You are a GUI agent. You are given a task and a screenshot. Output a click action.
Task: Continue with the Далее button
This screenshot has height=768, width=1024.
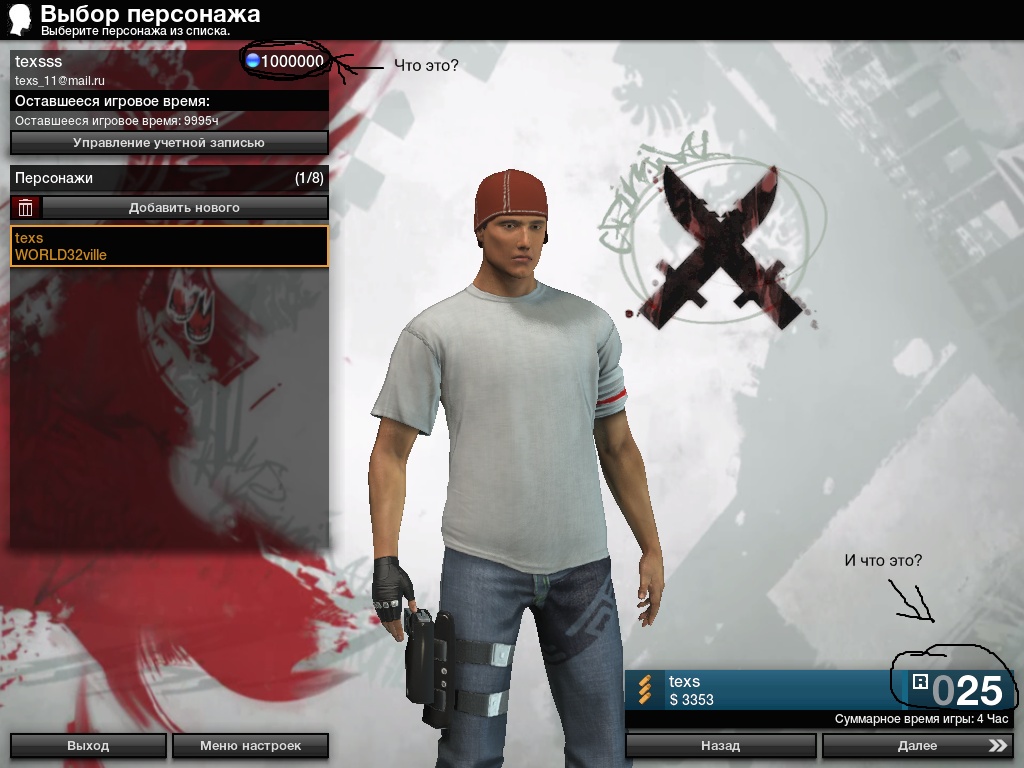click(917, 745)
